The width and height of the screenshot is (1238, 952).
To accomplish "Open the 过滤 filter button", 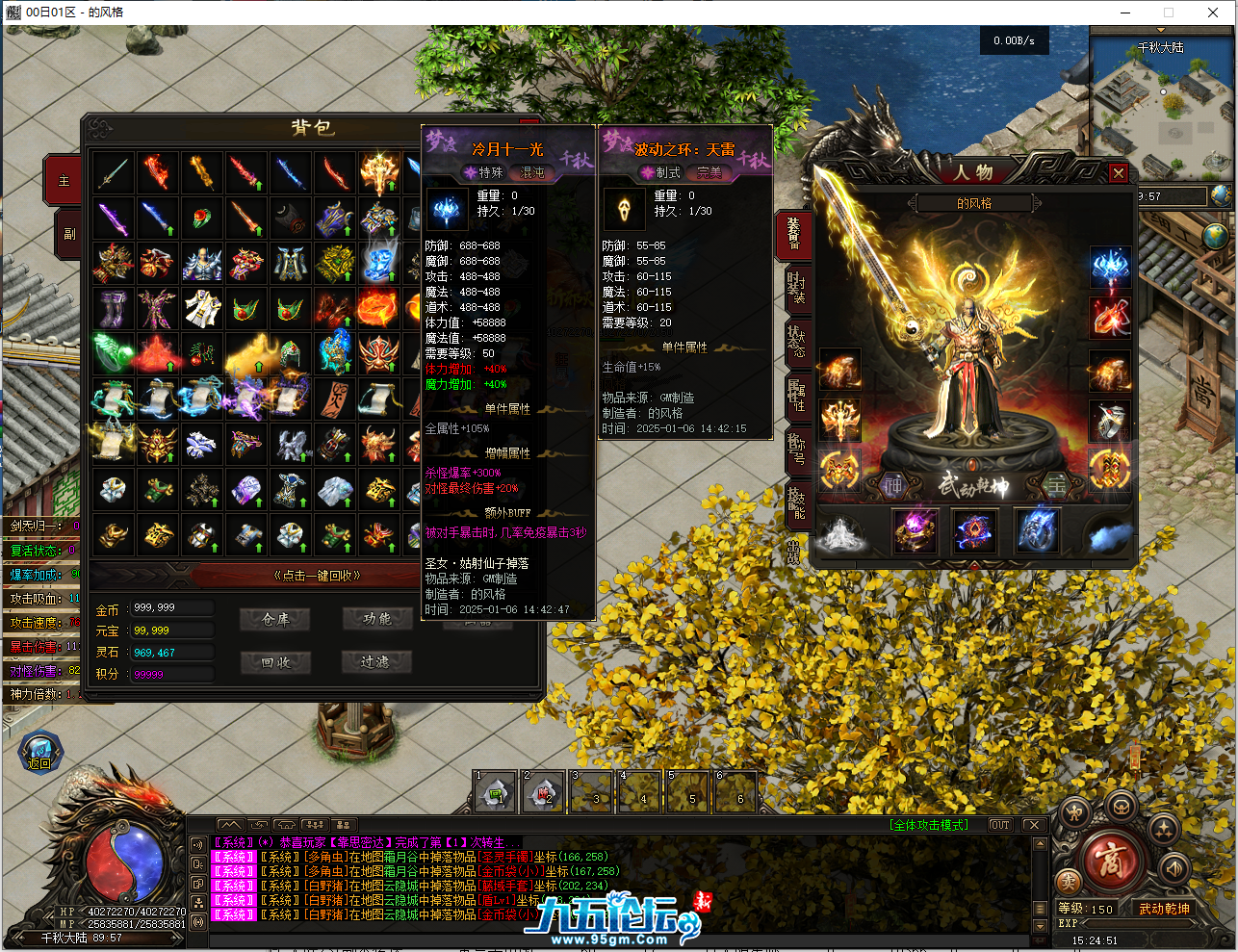I will 376,662.
